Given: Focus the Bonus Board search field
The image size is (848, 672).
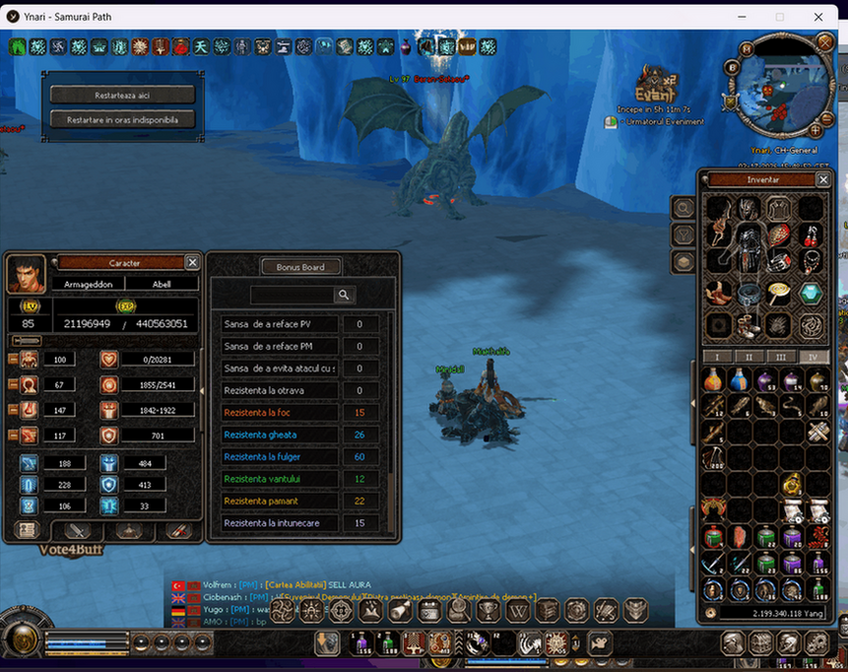Looking at the screenshot, I should click(291, 295).
